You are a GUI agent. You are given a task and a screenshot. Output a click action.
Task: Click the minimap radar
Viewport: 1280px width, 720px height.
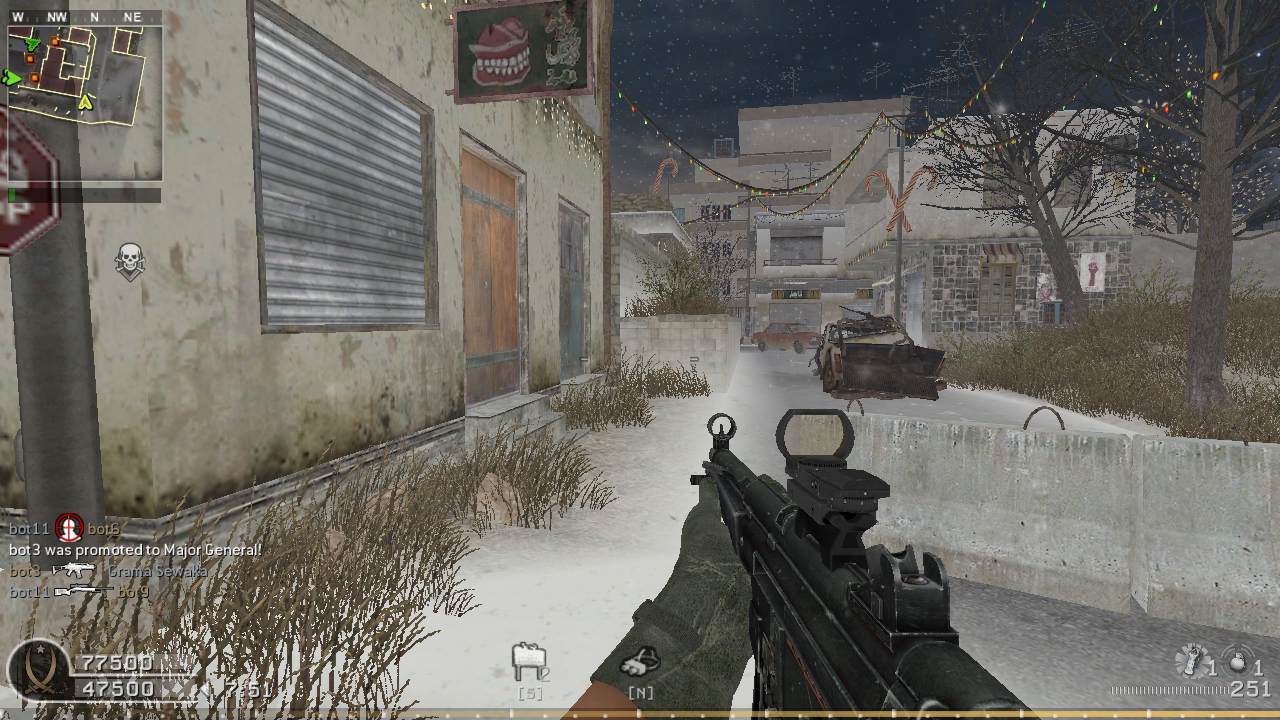click(85, 101)
